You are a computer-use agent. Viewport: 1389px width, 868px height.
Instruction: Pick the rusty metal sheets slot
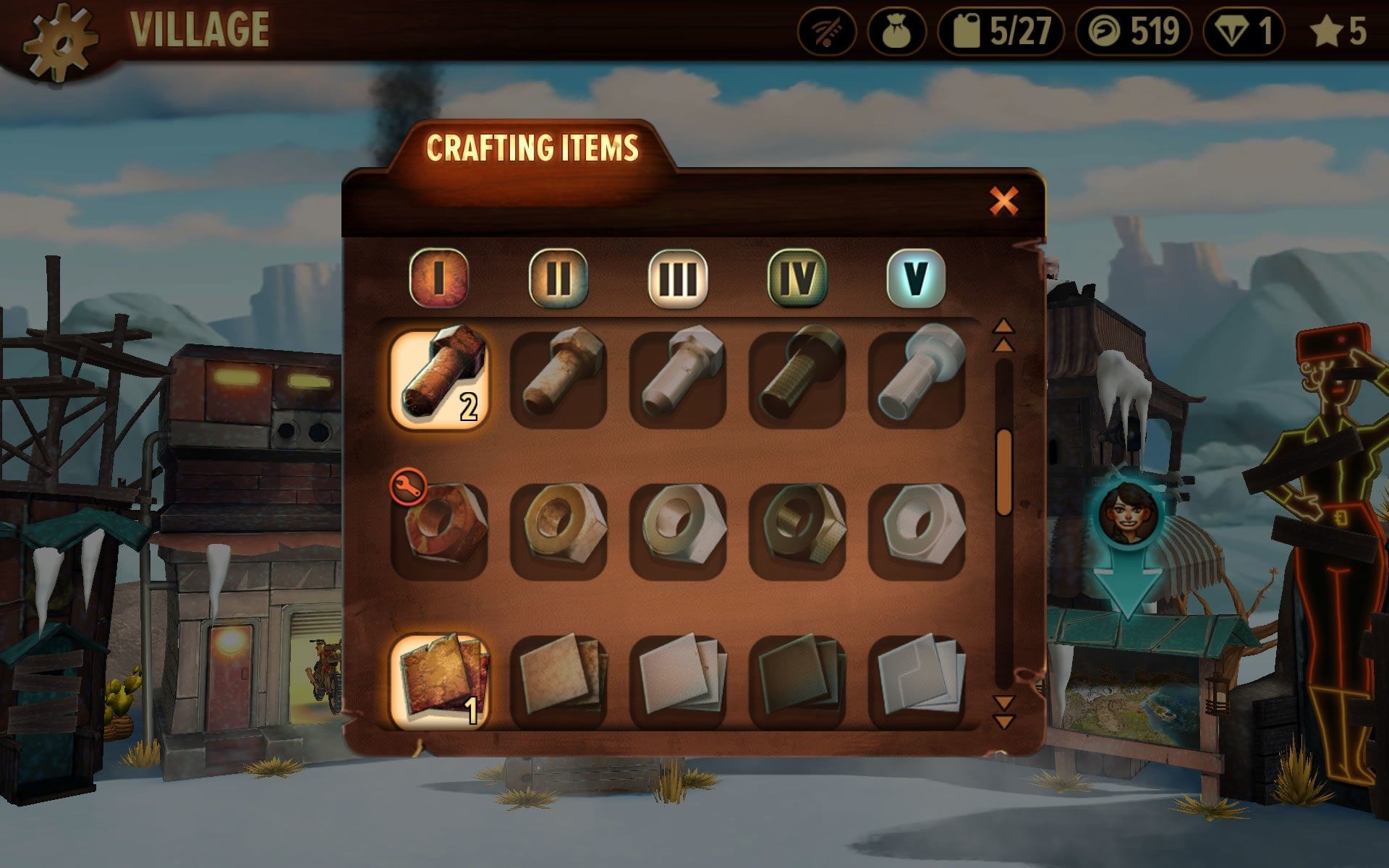point(439,681)
